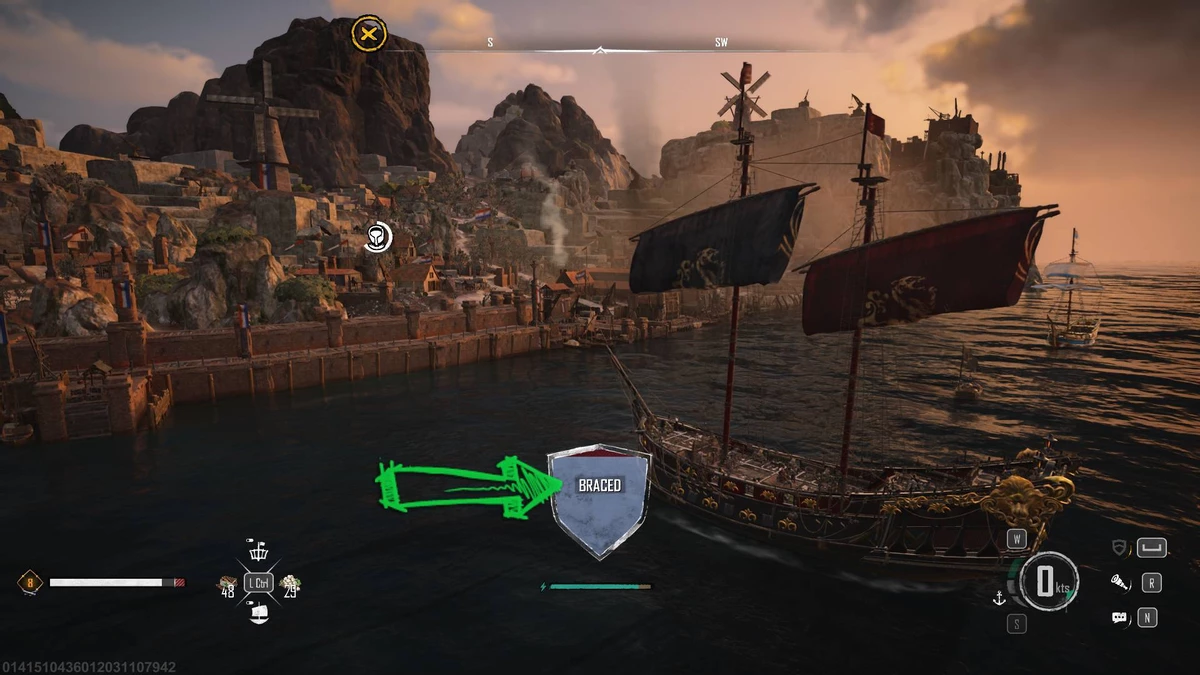Use the consumable item with 29 remaining
The width and height of the screenshot is (1200, 675).
click(291, 583)
